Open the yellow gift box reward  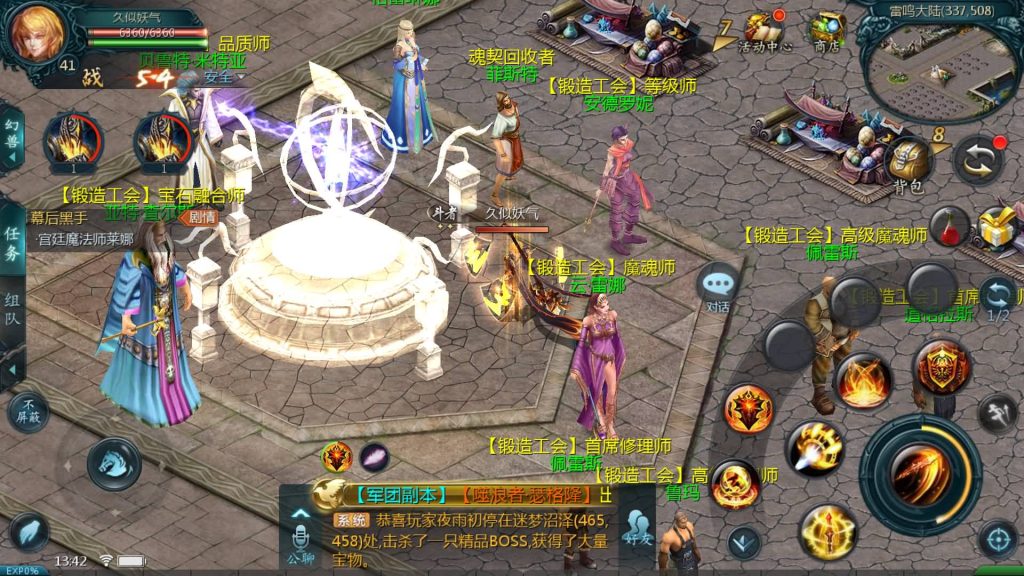(x=998, y=228)
